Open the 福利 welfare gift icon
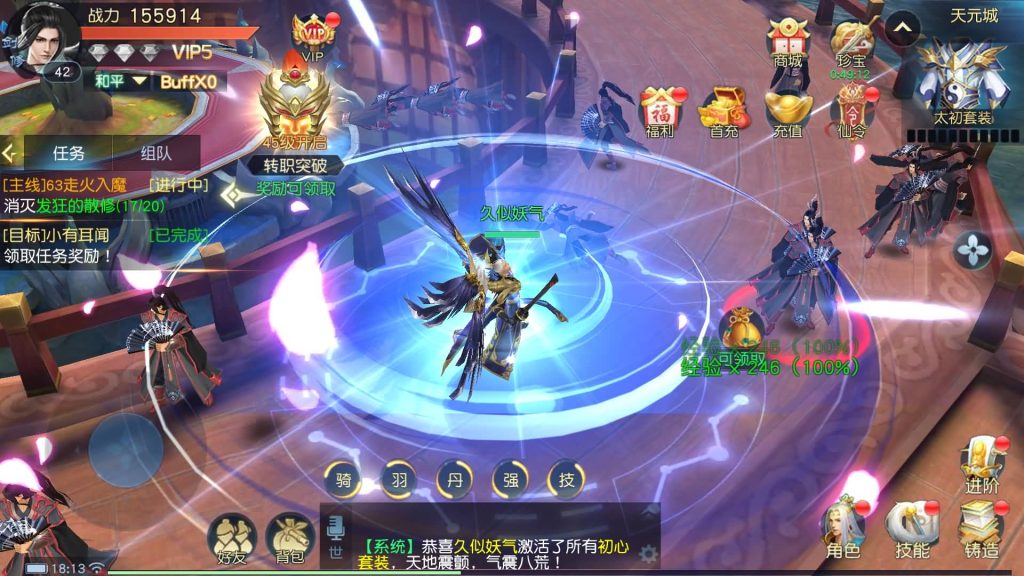Image resolution: width=1024 pixels, height=576 pixels. click(x=660, y=111)
